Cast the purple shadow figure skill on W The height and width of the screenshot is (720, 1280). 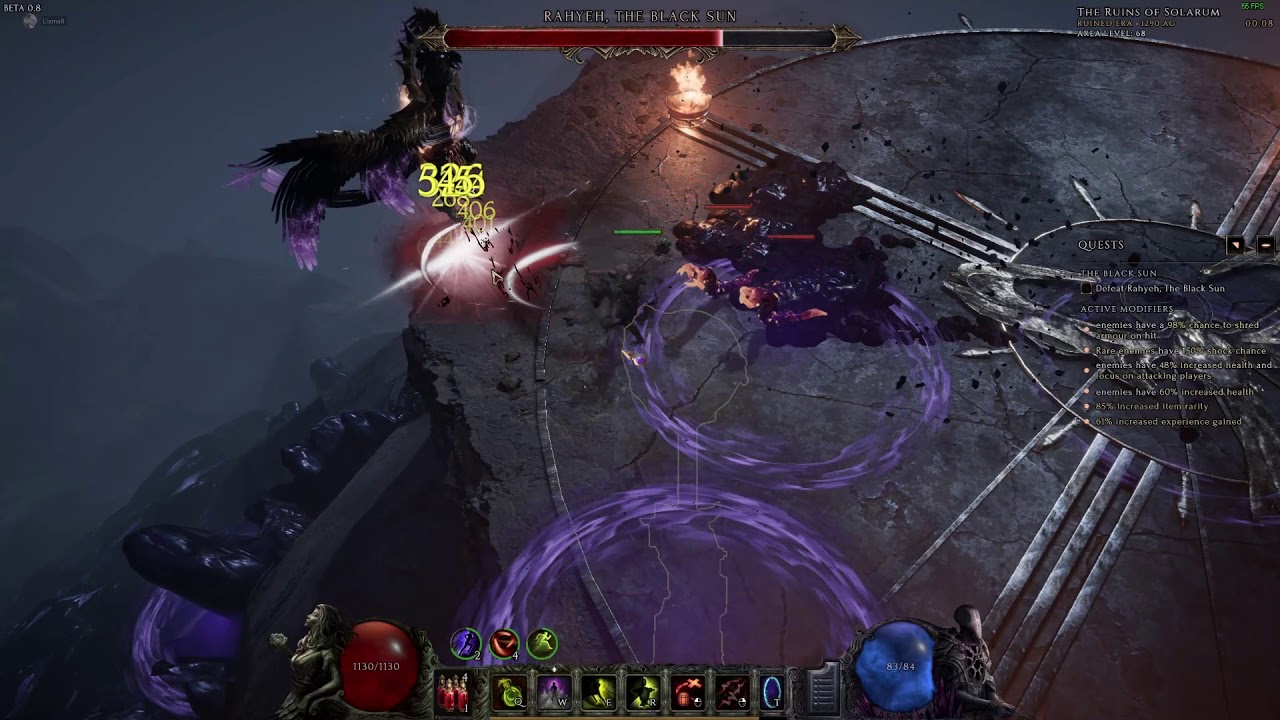[x=554, y=692]
